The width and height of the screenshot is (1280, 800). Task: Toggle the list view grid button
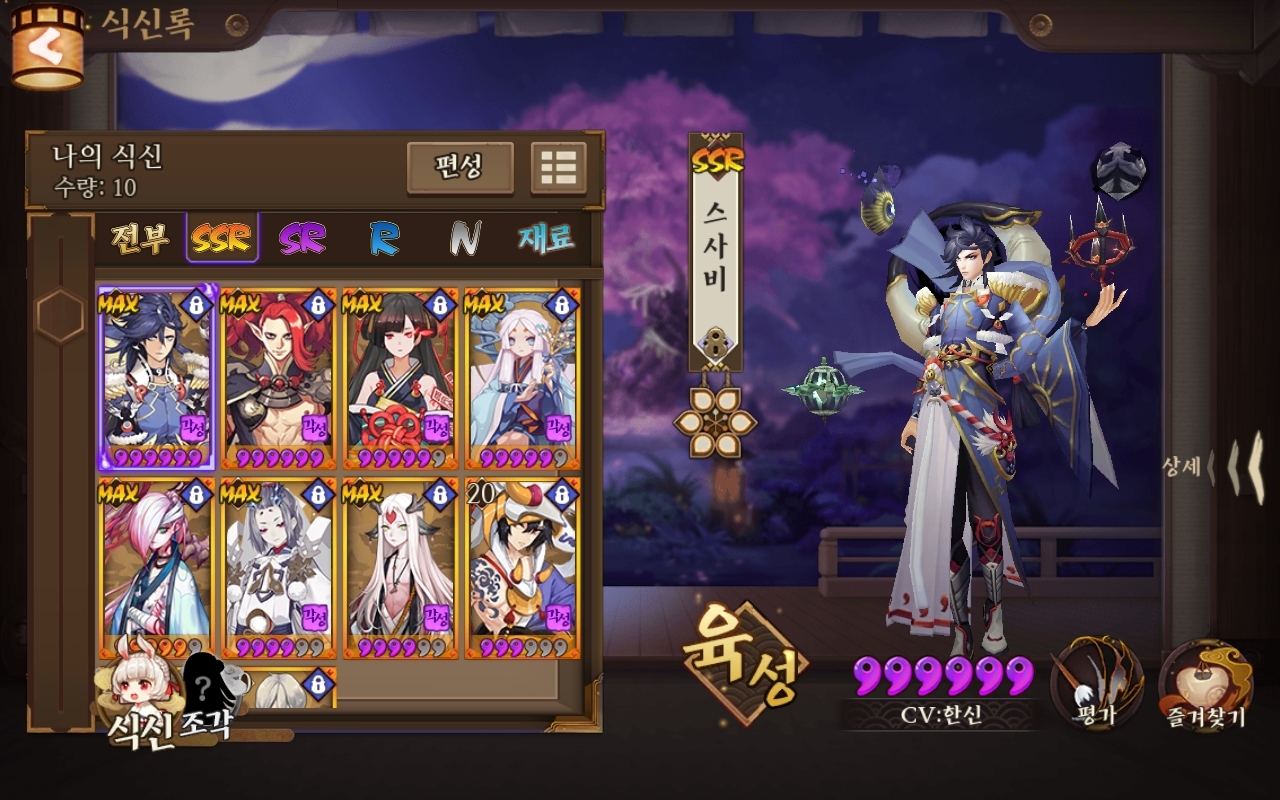click(x=558, y=167)
